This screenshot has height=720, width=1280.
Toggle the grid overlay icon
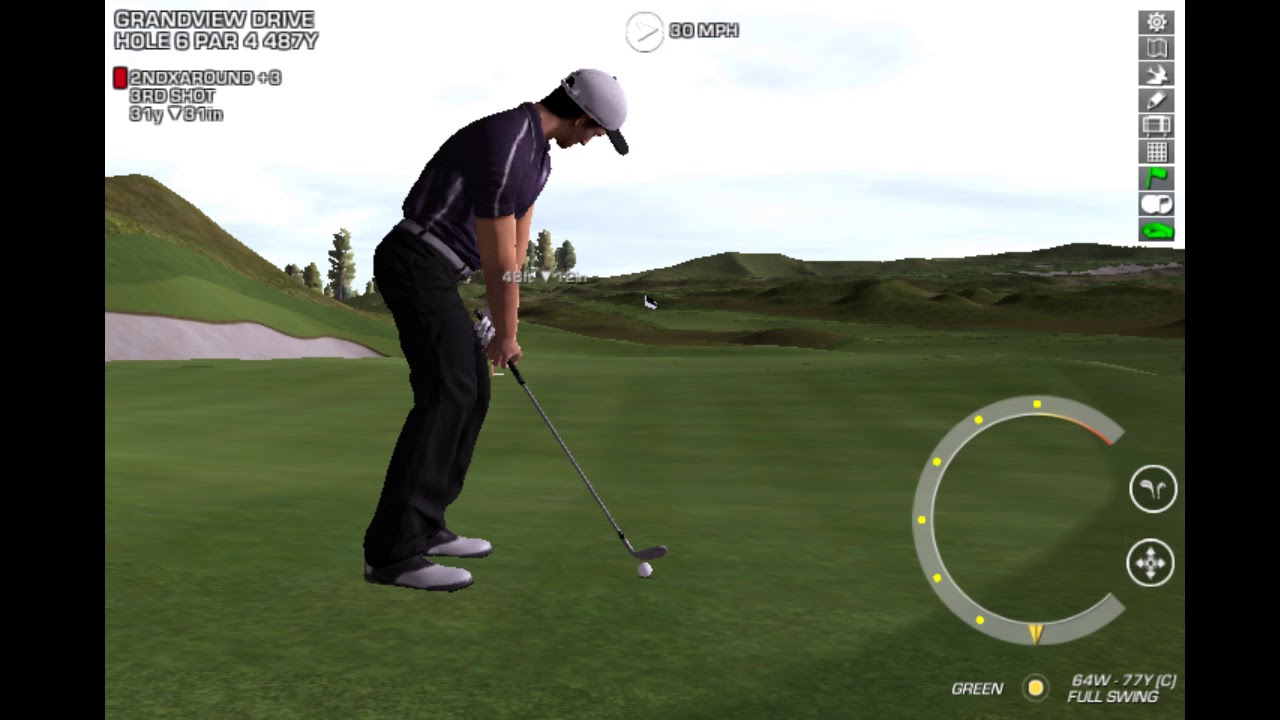pos(1156,152)
